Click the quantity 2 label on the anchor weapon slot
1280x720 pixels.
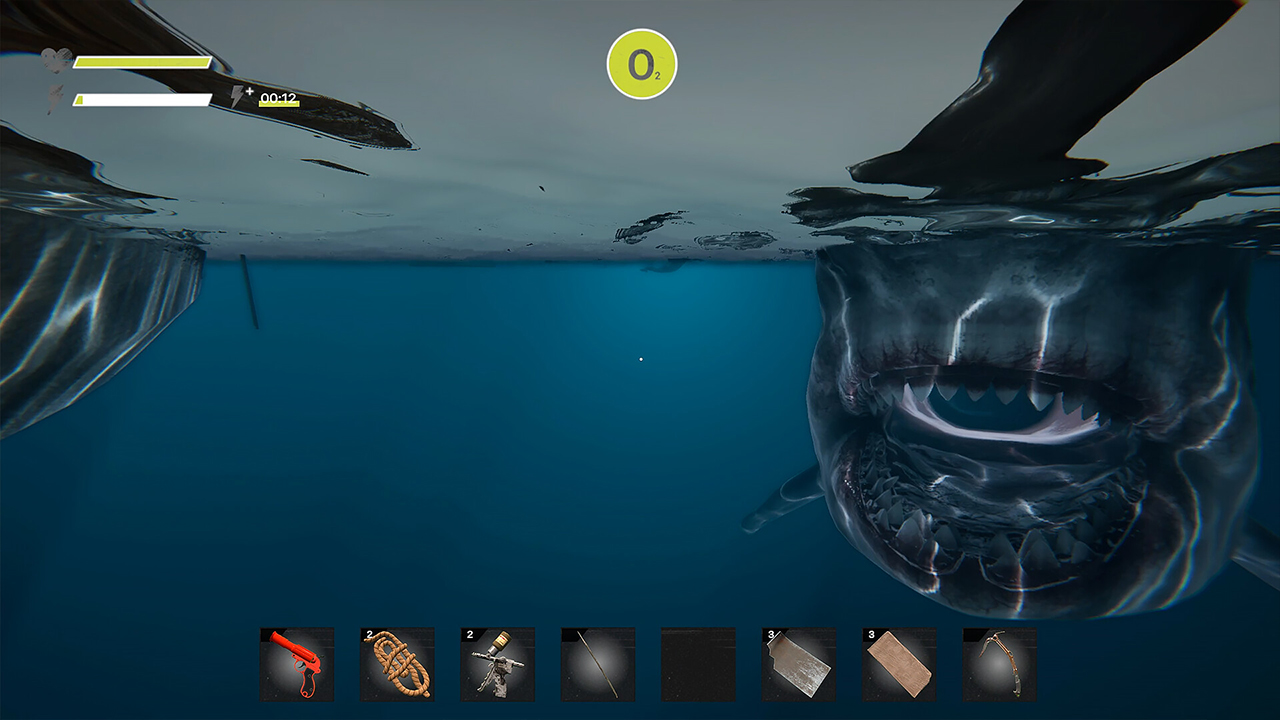click(x=468, y=634)
